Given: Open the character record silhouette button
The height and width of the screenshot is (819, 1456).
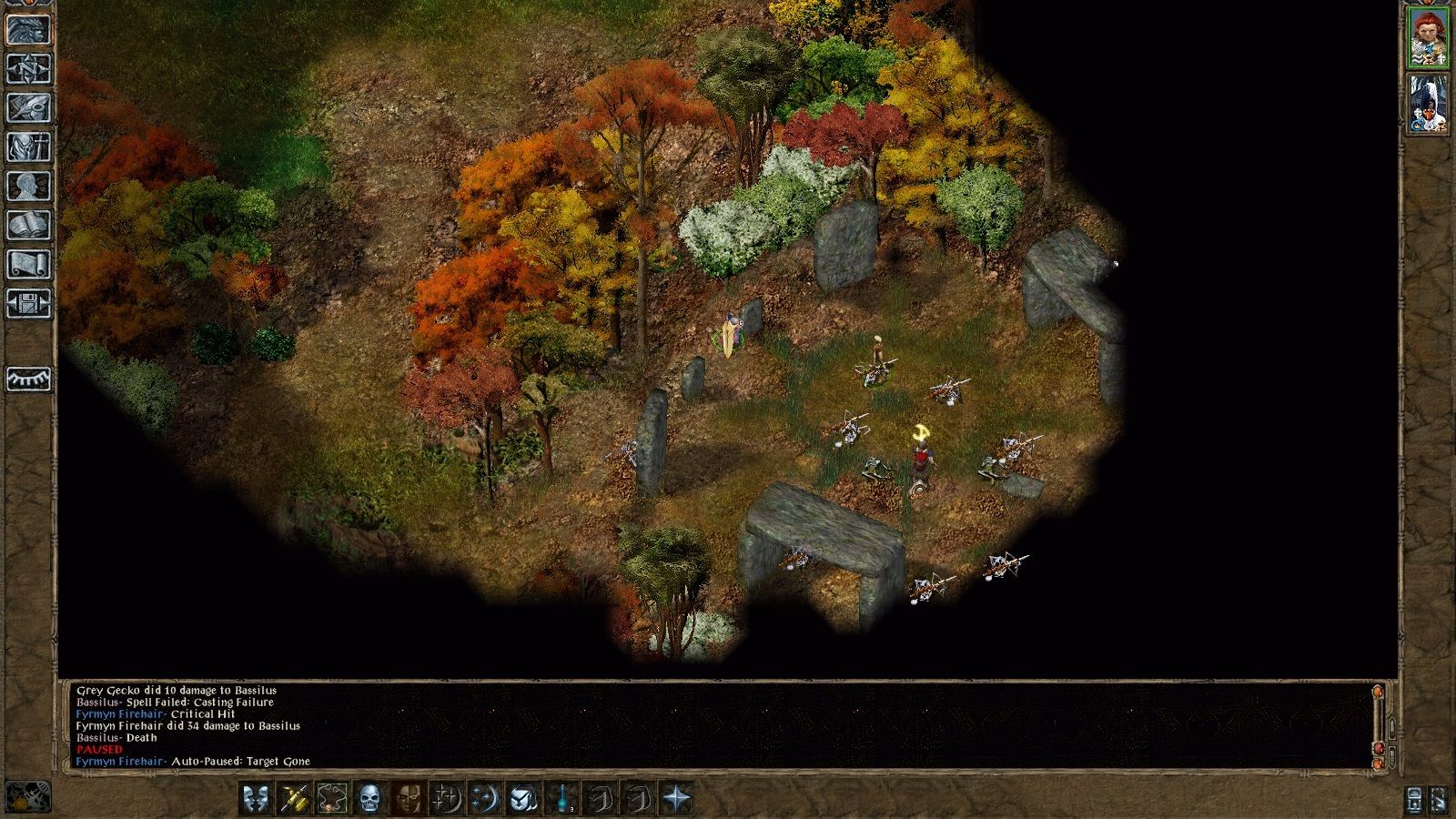Looking at the screenshot, I should click(x=28, y=187).
